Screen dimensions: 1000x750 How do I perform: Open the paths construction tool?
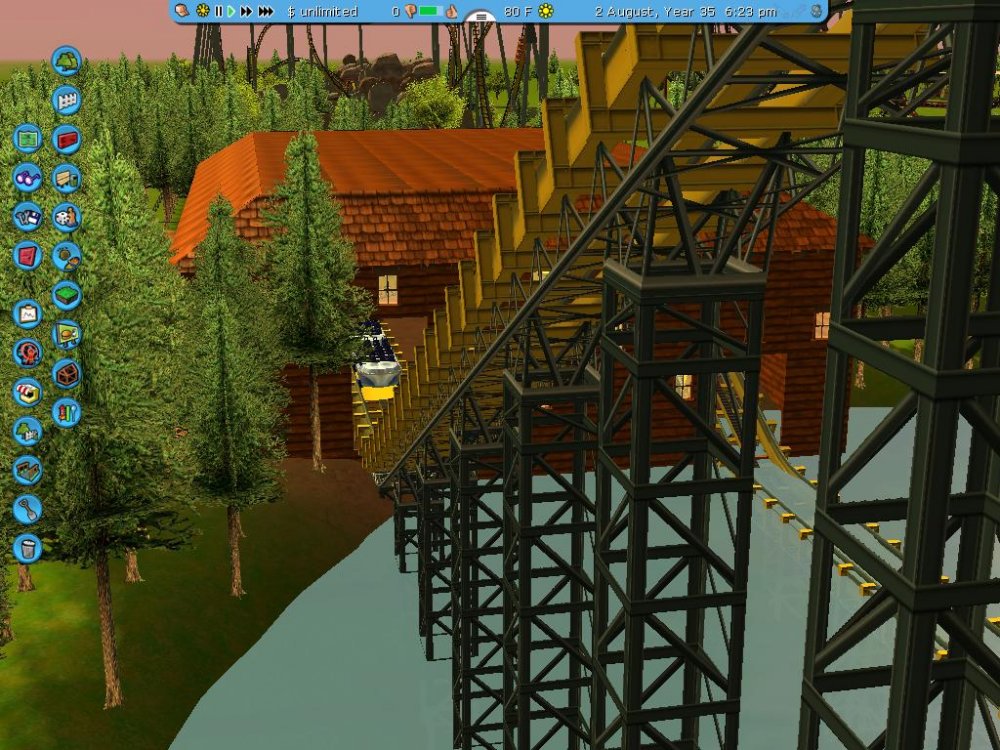coord(27,470)
